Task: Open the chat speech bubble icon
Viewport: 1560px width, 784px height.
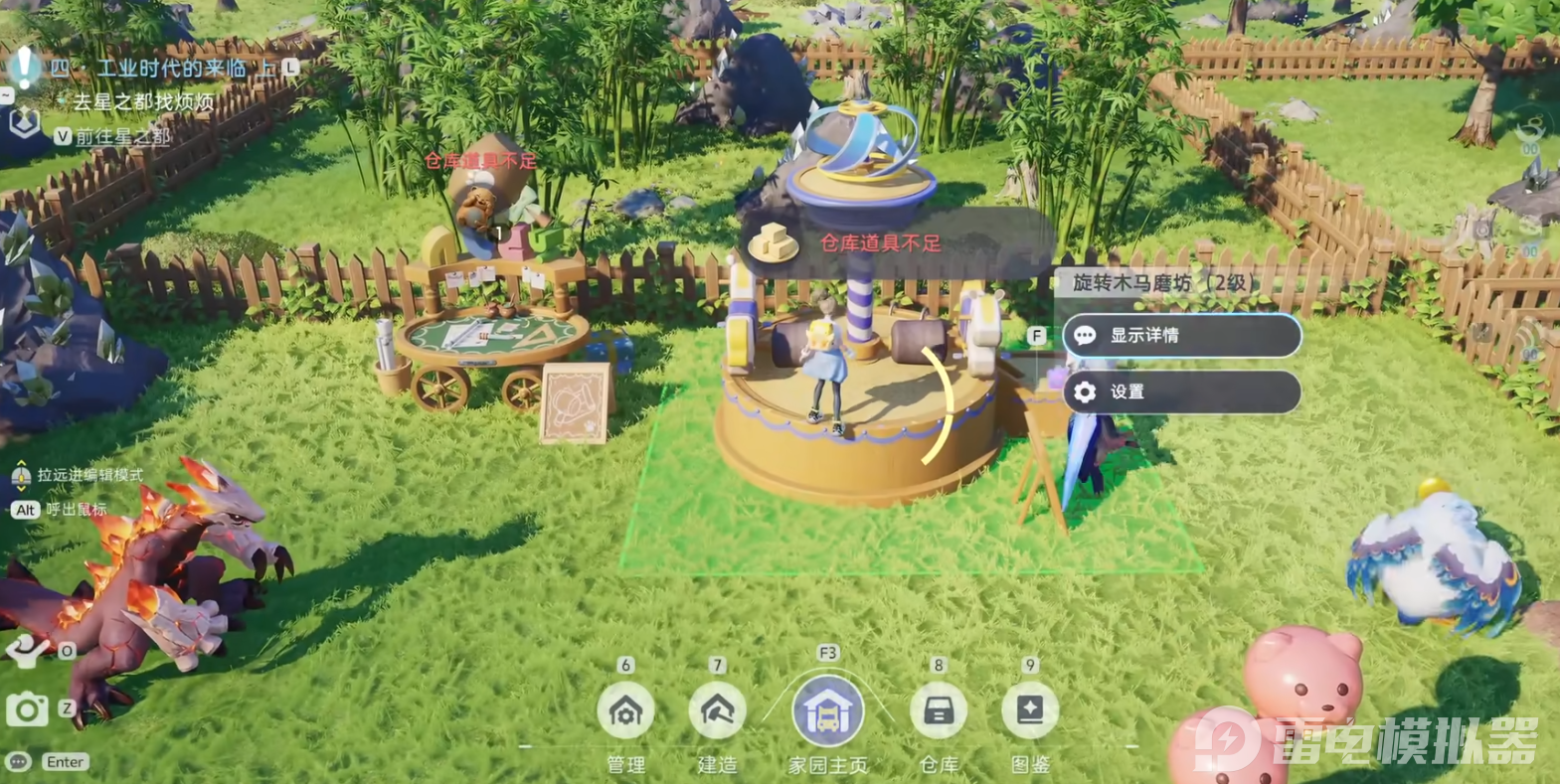Action: tap(18, 762)
